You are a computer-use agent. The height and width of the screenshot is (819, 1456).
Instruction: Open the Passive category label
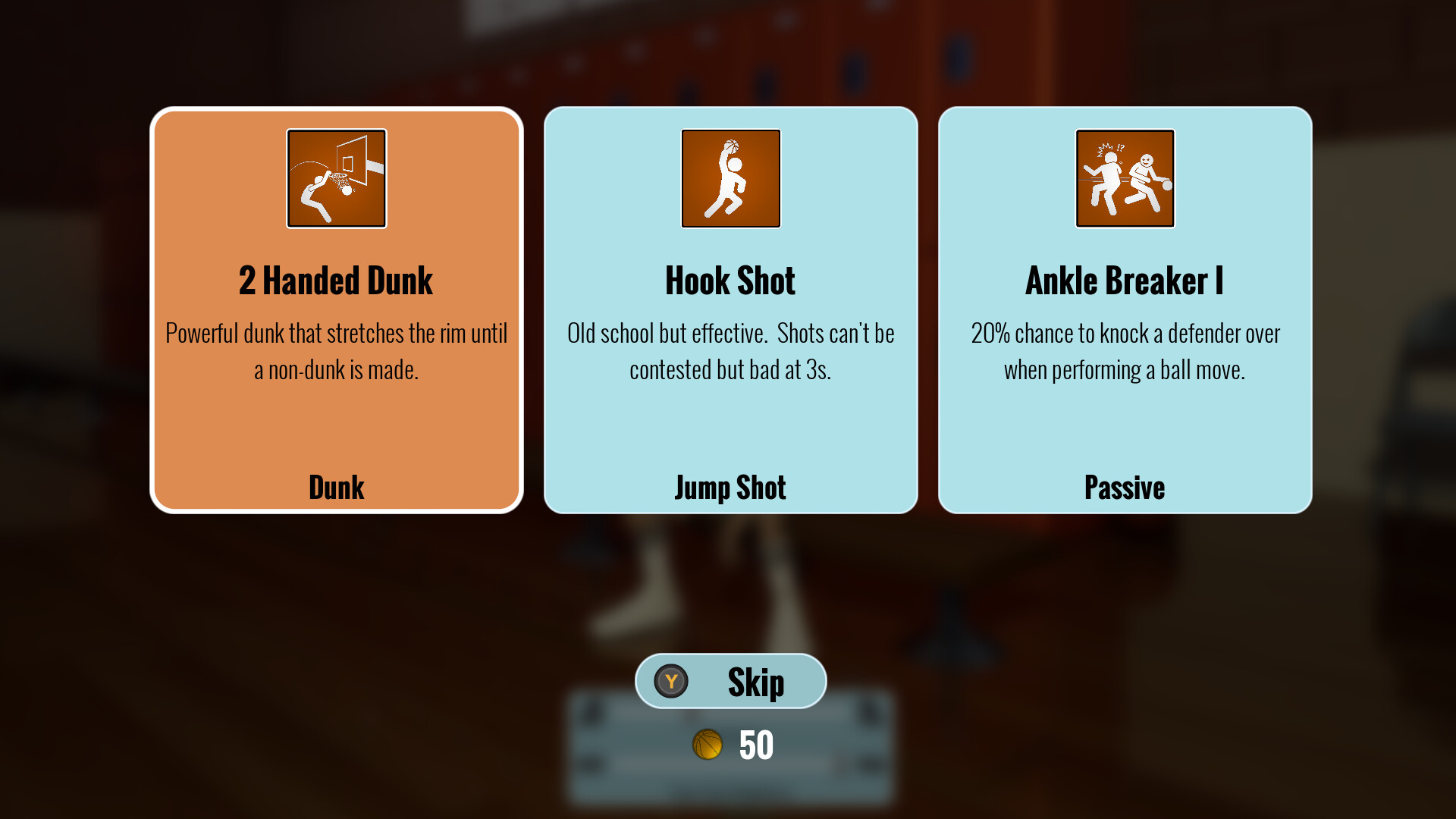coord(1125,488)
